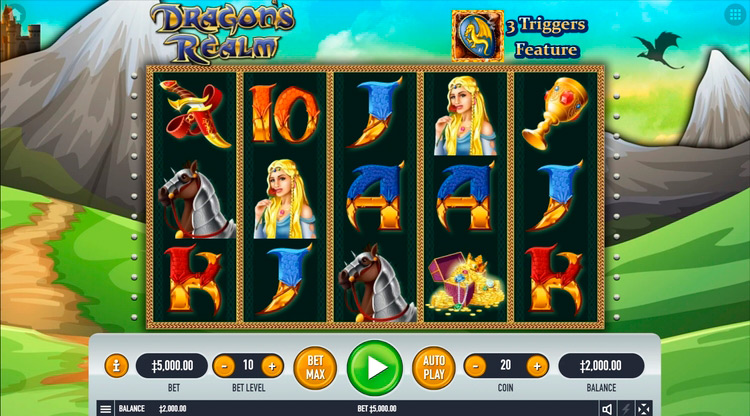Viewport: 750px width, 416px height.
Task: Open the paytable info button
Action: (116, 366)
